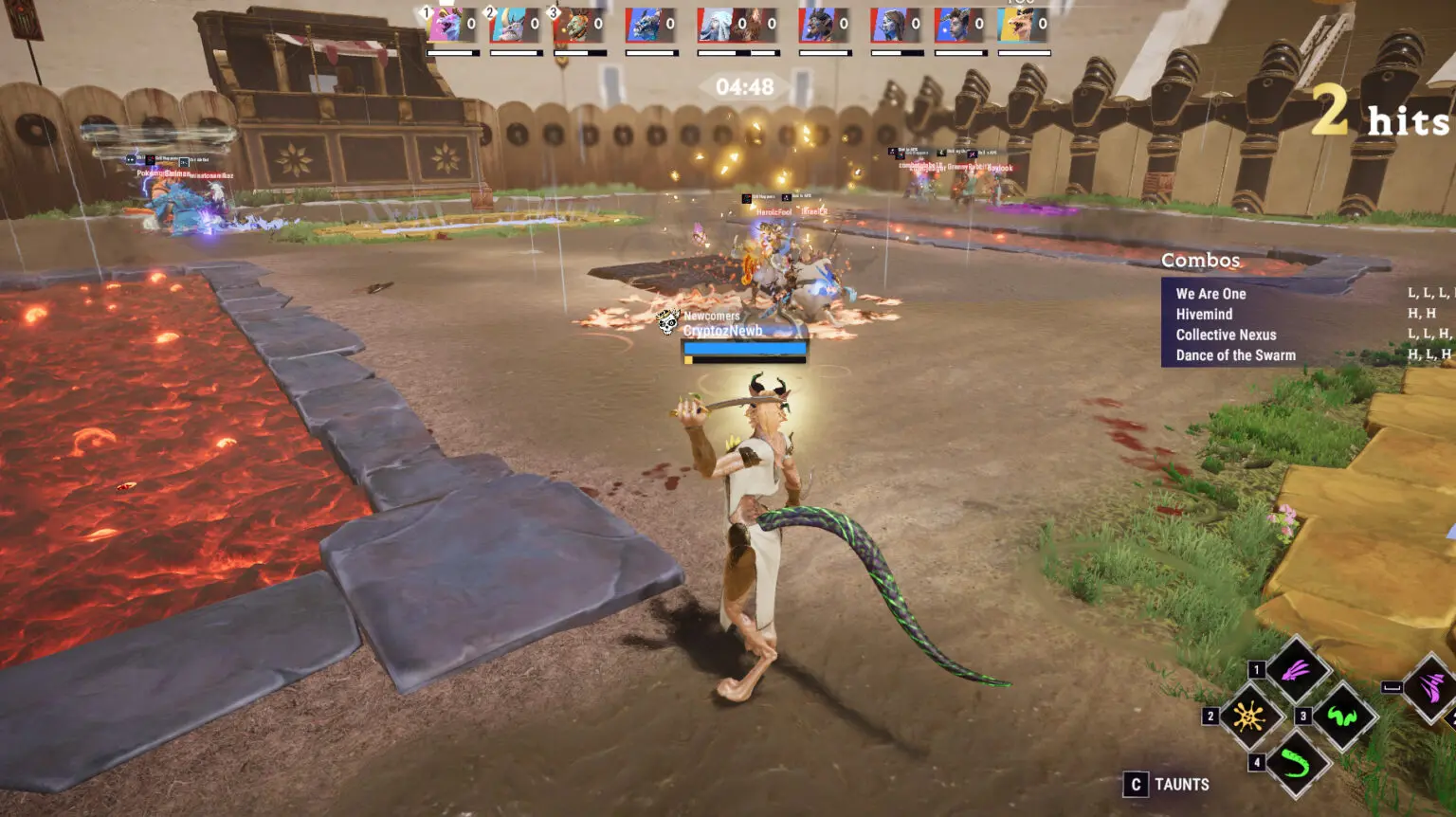Use the purple slash ability by the spacebar key
The image size is (1456, 817).
(x=1431, y=687)
